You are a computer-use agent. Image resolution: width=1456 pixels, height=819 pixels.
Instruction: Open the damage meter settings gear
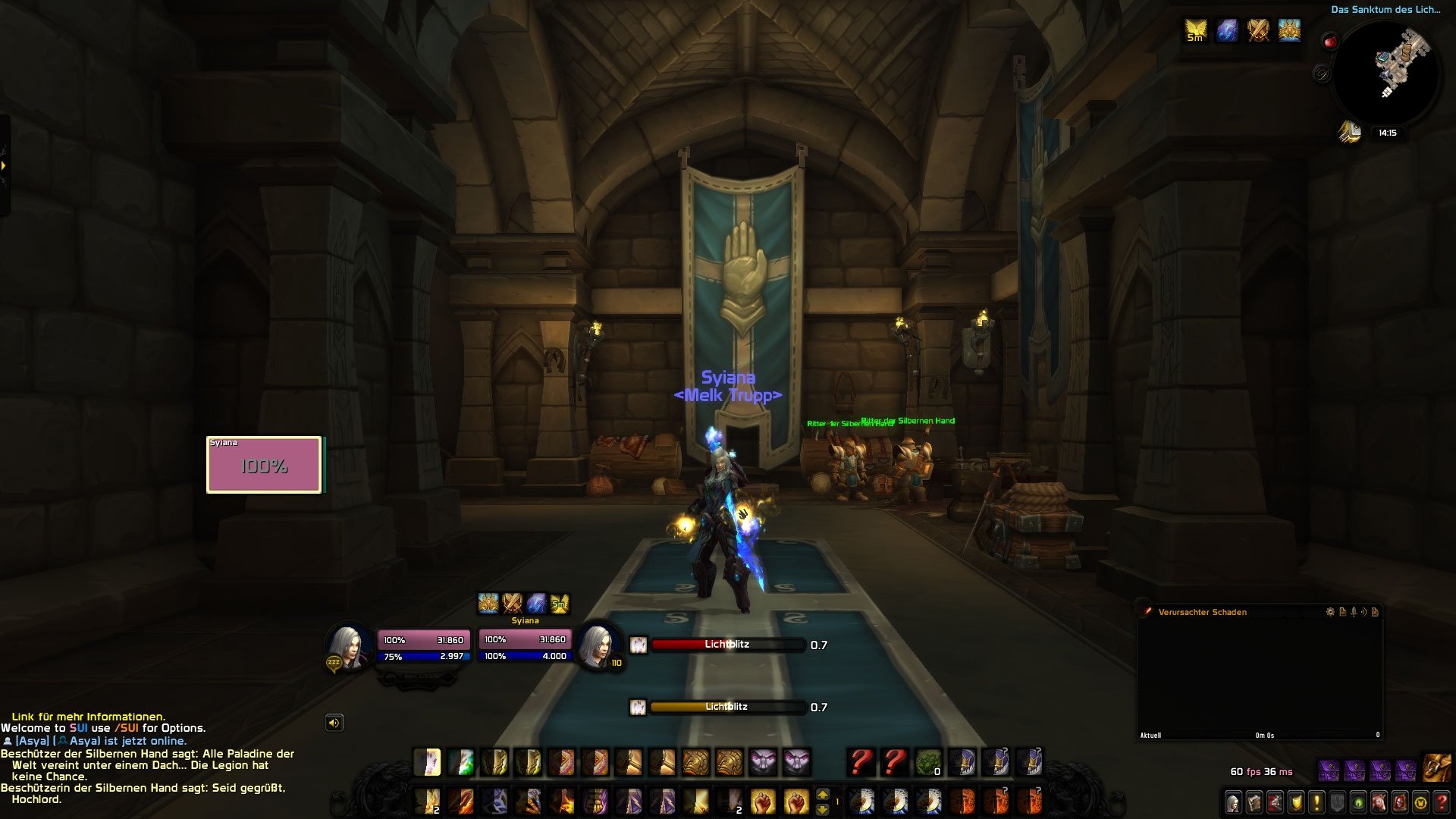[x=1330, y=612]
